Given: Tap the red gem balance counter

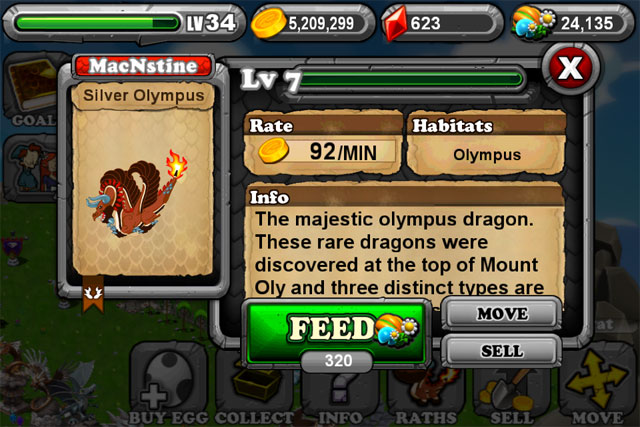Looking at the screenshot, I should 438,21.
